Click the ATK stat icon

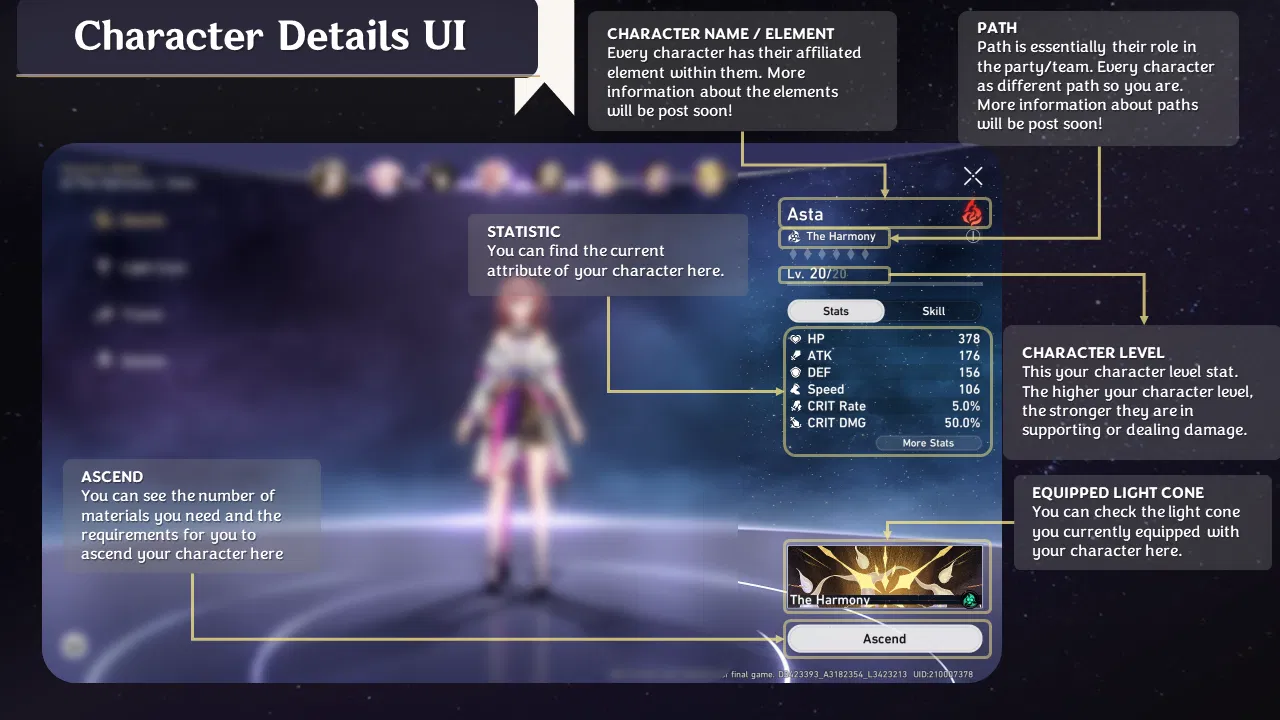coord(797,355)
